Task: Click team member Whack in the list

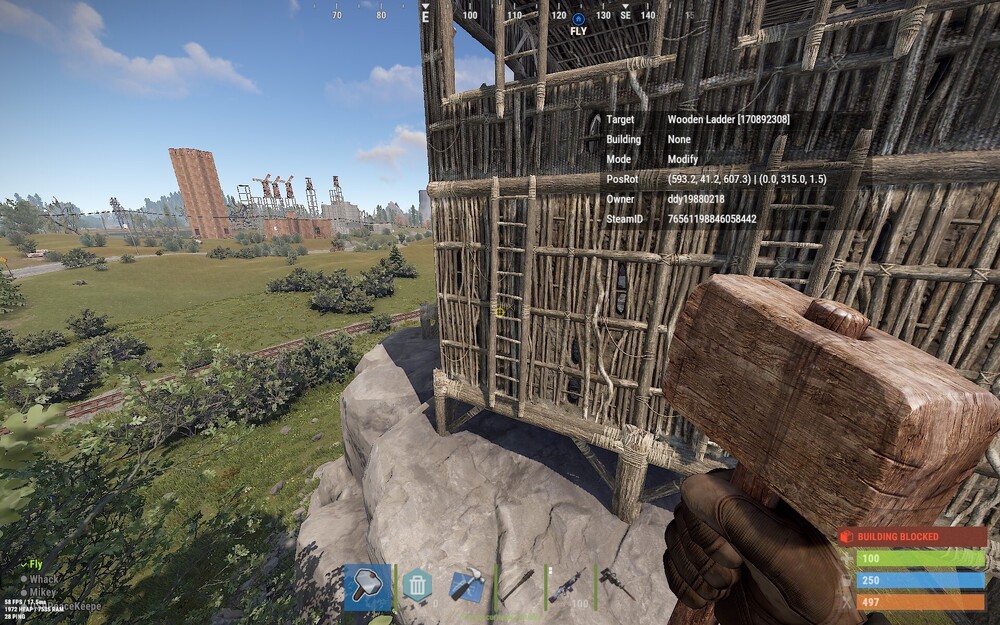Action: click(44, 579)
